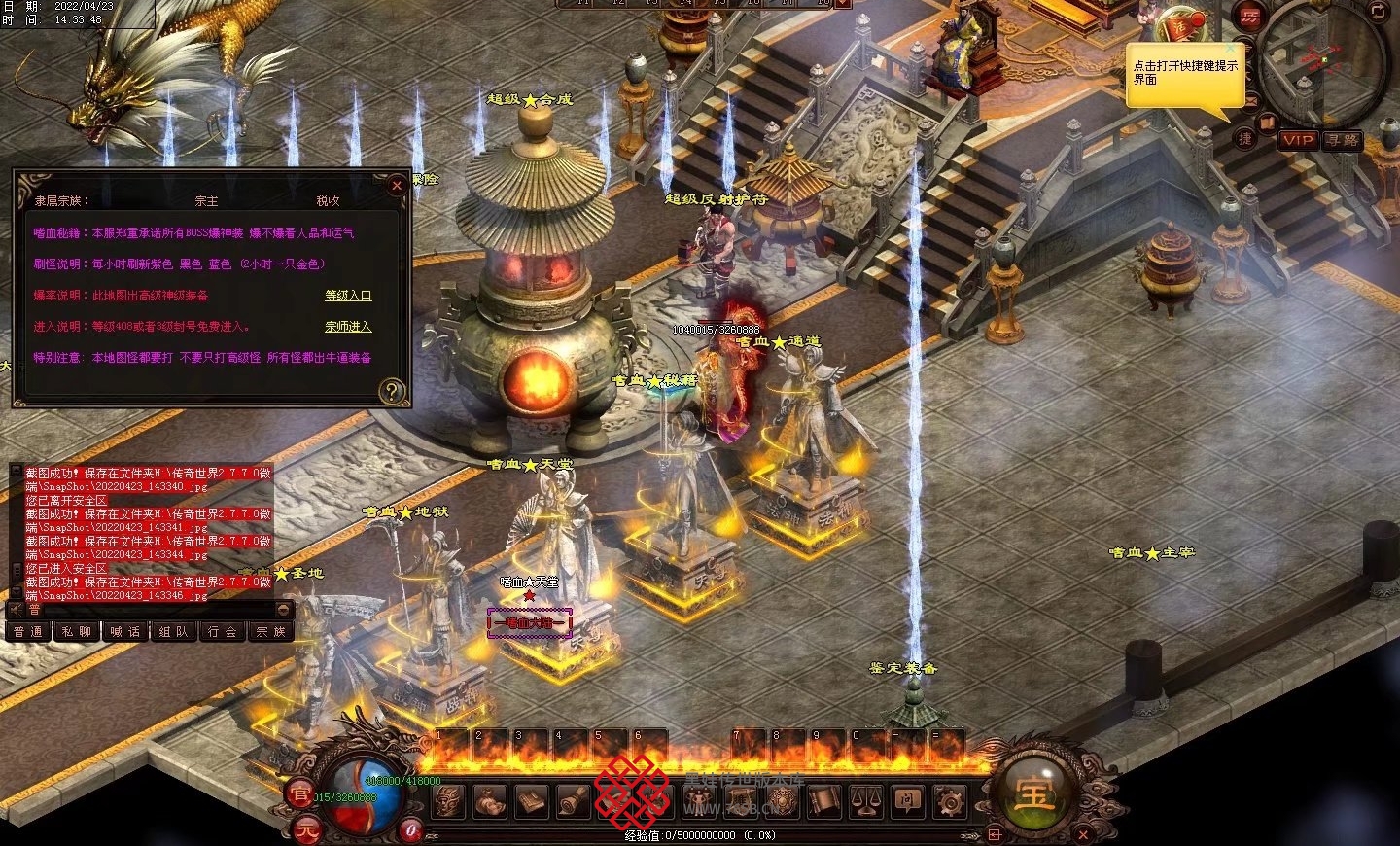The height and width of the screenshot is (846, 1400).
Task: Activate the 寻路 pathfinding button
Action: [1343, 140]
